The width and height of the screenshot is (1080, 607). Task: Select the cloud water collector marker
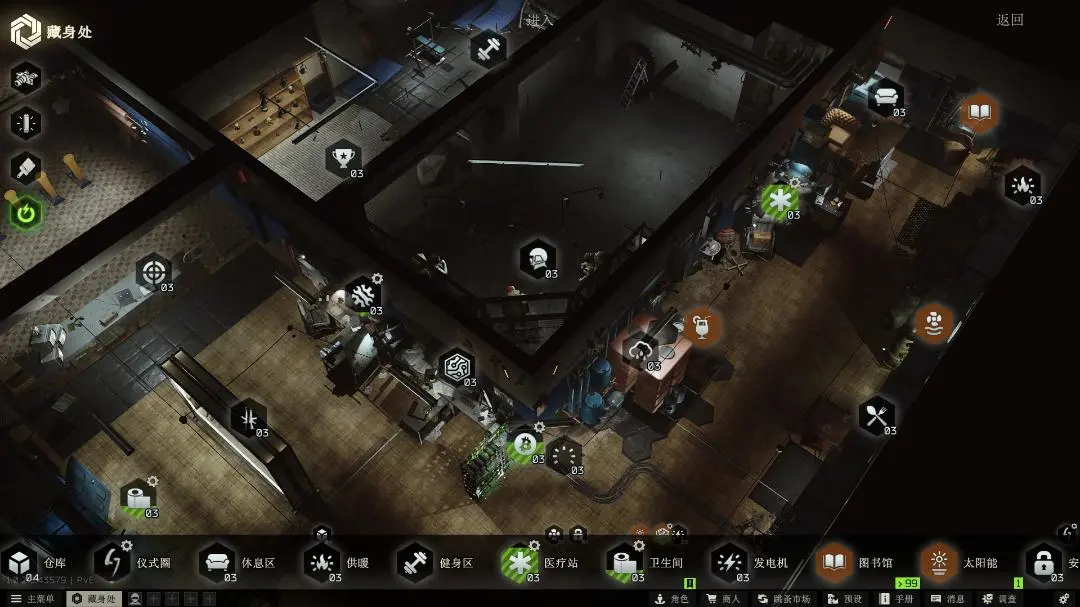[640, 350]
